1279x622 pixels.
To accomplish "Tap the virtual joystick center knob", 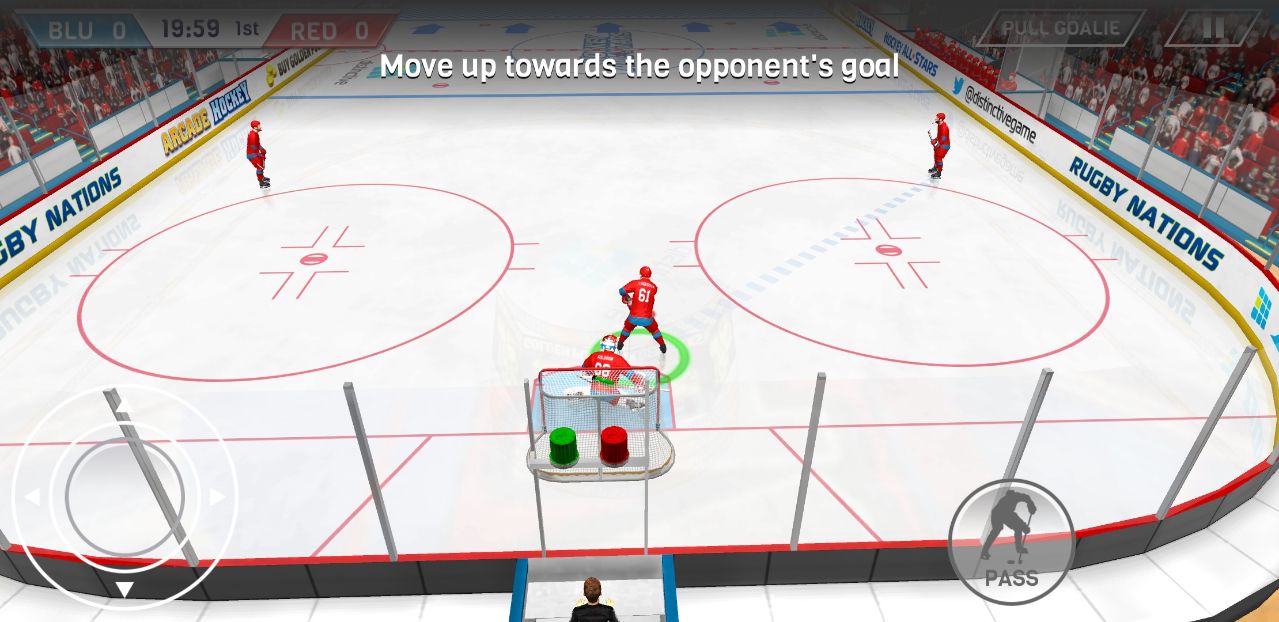I will pyautogui.click(x=125, y=496).
